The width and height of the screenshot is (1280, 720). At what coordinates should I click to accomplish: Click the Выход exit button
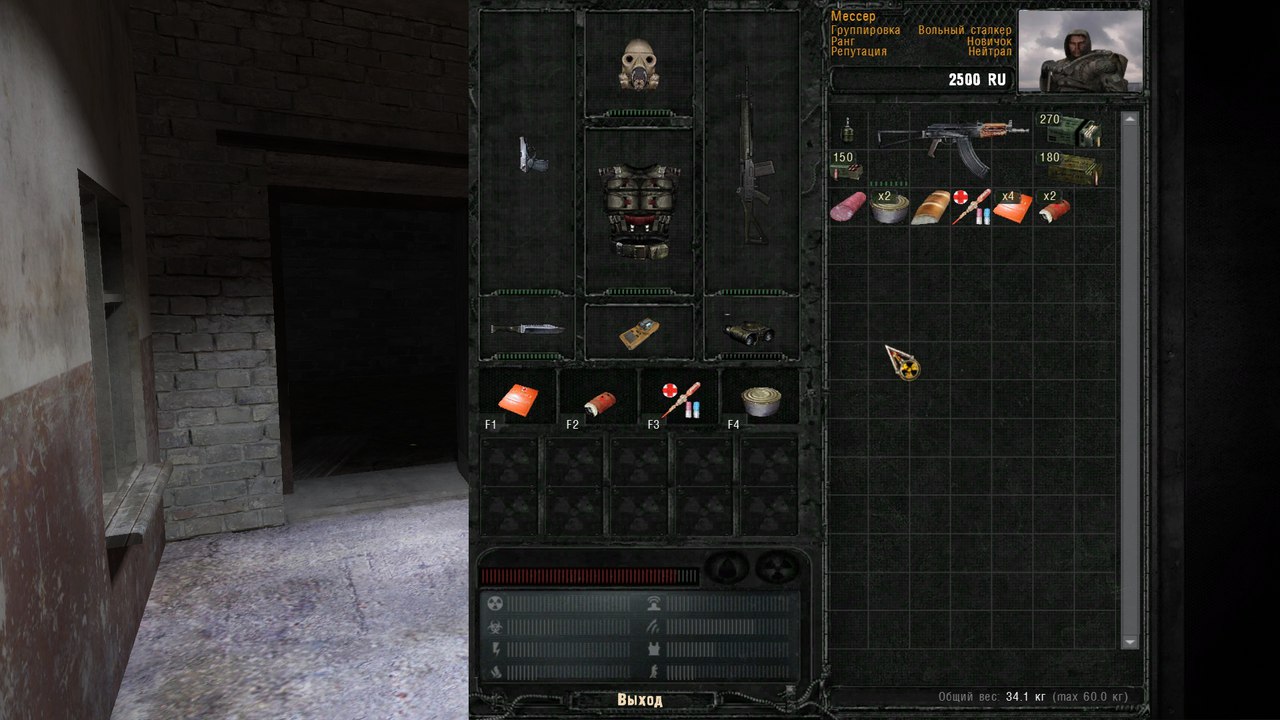click(640, 700)
